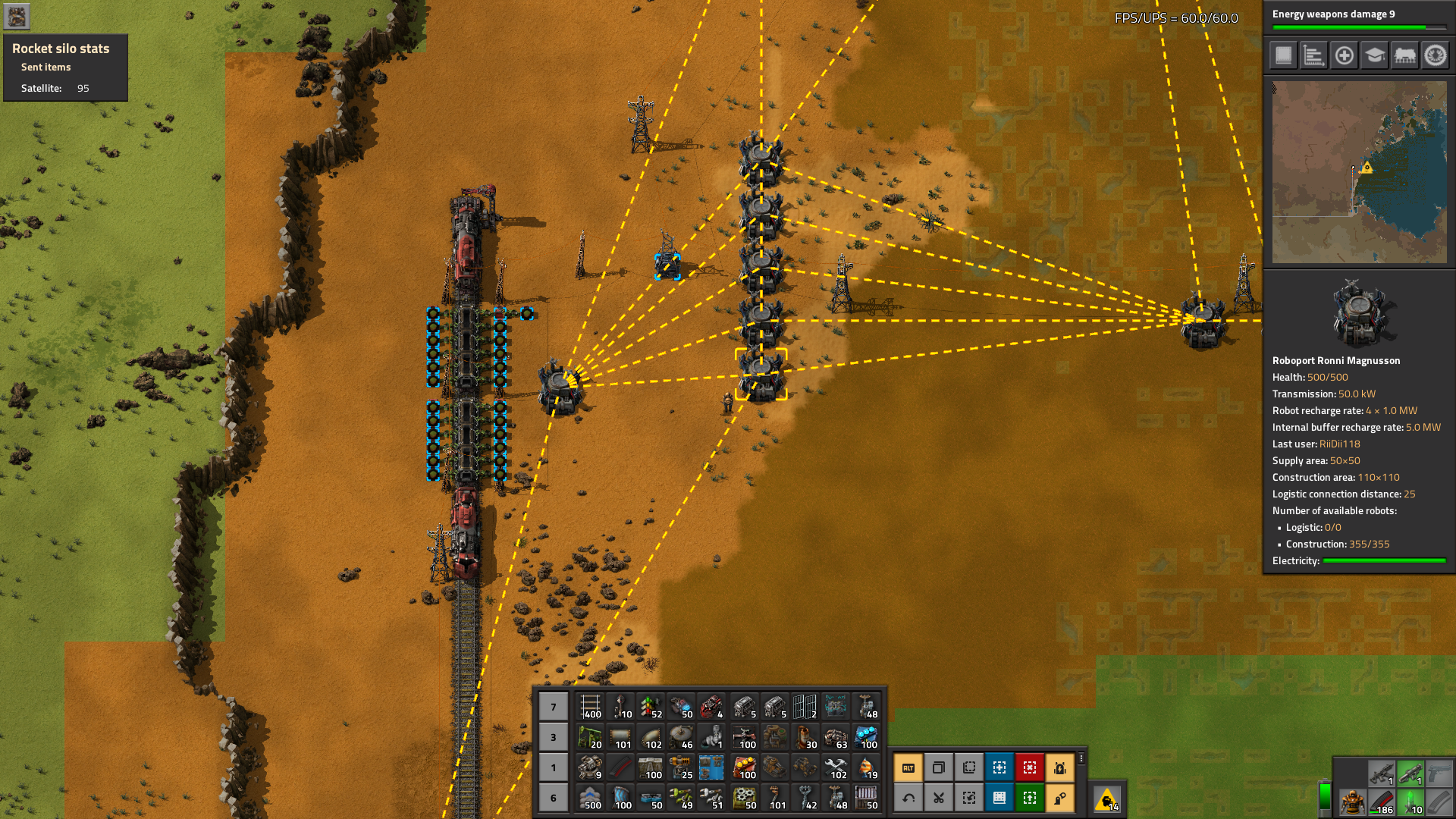Click the orange power armor slot
This screenshot has height=819, width=1456.
(1352, 801)
